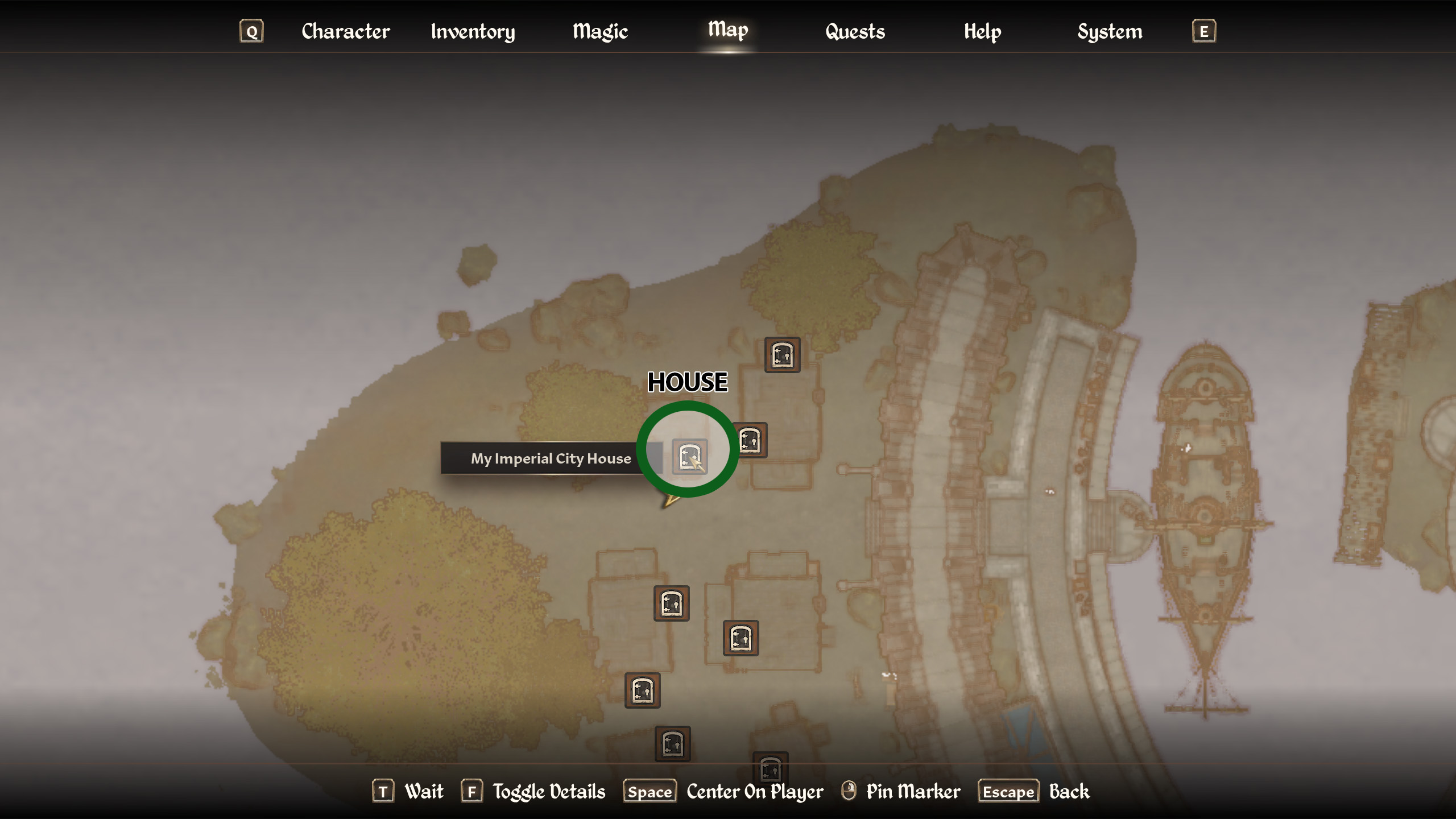This screenshot has height=819, width=1456.
Task: Toggle map details with the F button
Action: tap(473, 791)
